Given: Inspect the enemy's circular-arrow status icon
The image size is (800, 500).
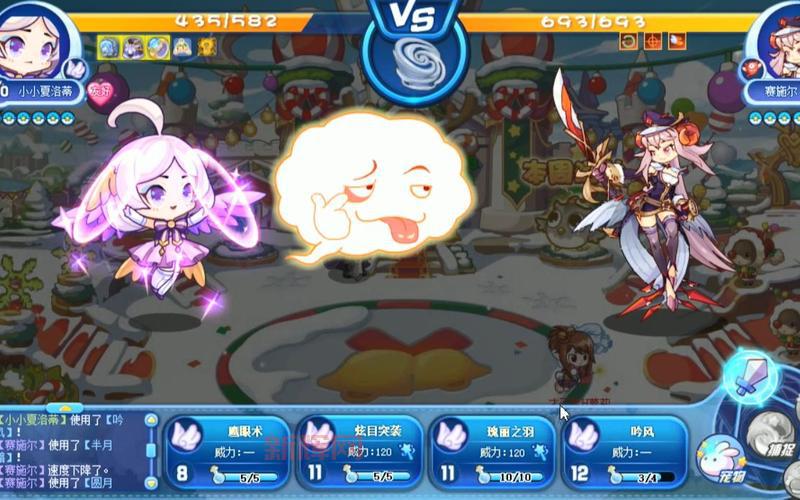Looking at the screenshot, I should [629, 40].
